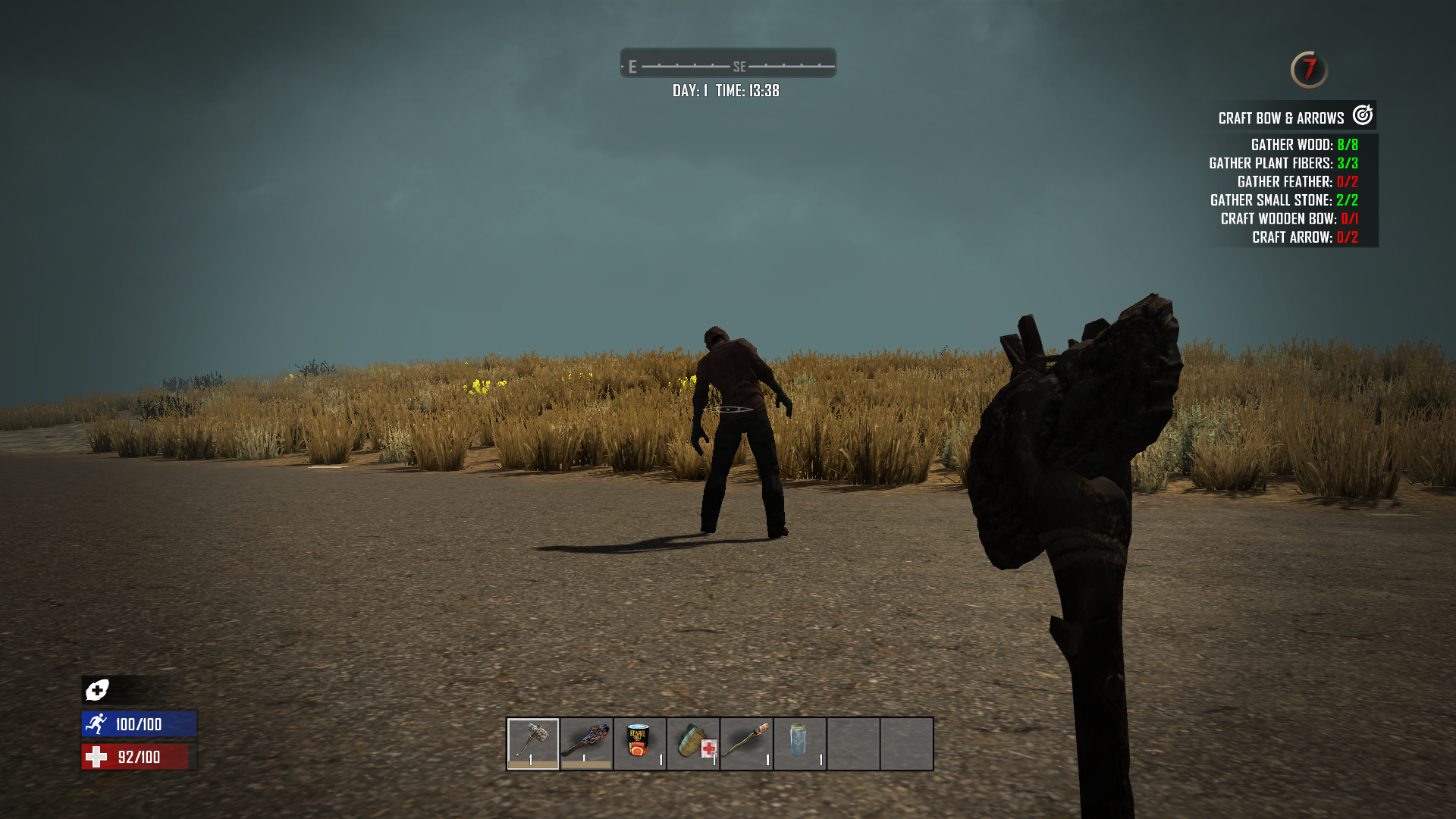Viewport: 1456px width, 819px height.
Task: Select the jar of murky water
Action: (x=798, y=743)
